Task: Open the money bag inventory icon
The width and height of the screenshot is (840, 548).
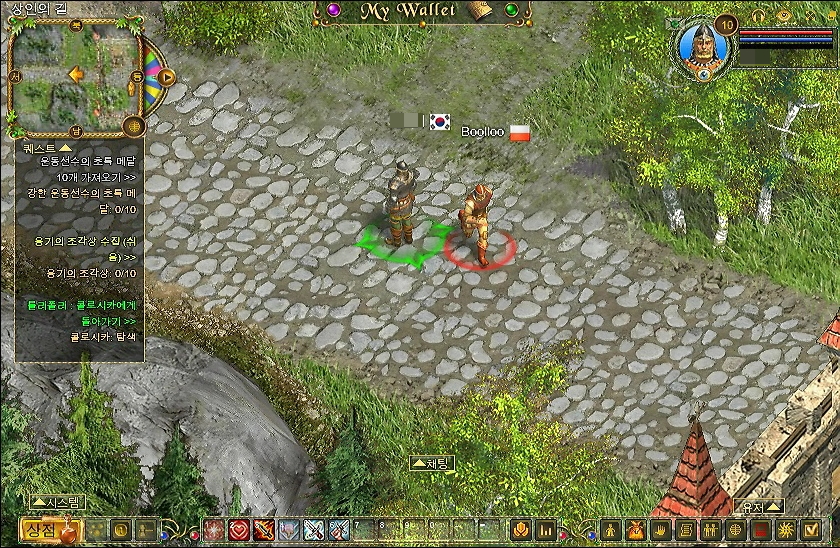Action: point(634,530)
